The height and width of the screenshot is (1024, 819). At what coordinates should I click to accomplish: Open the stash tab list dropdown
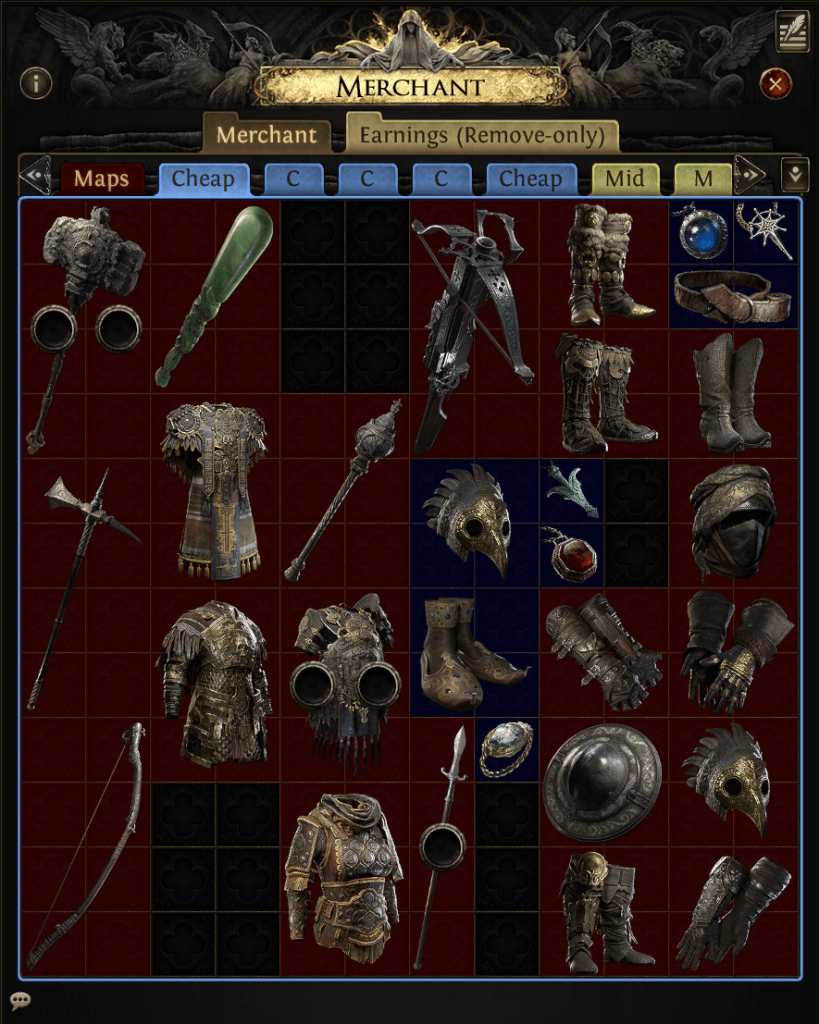(794, 176)
